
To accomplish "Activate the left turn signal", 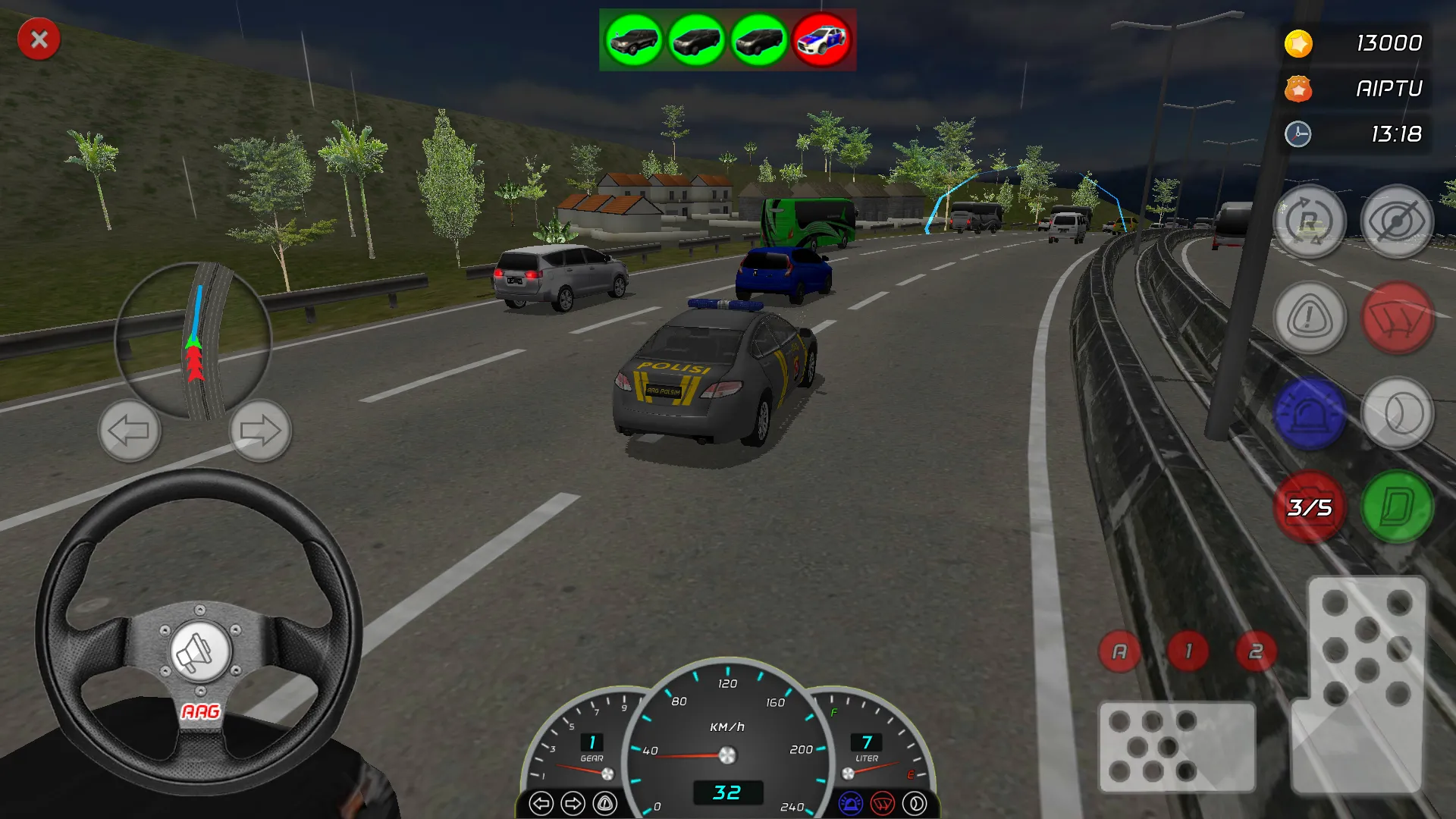I will 130,430.
